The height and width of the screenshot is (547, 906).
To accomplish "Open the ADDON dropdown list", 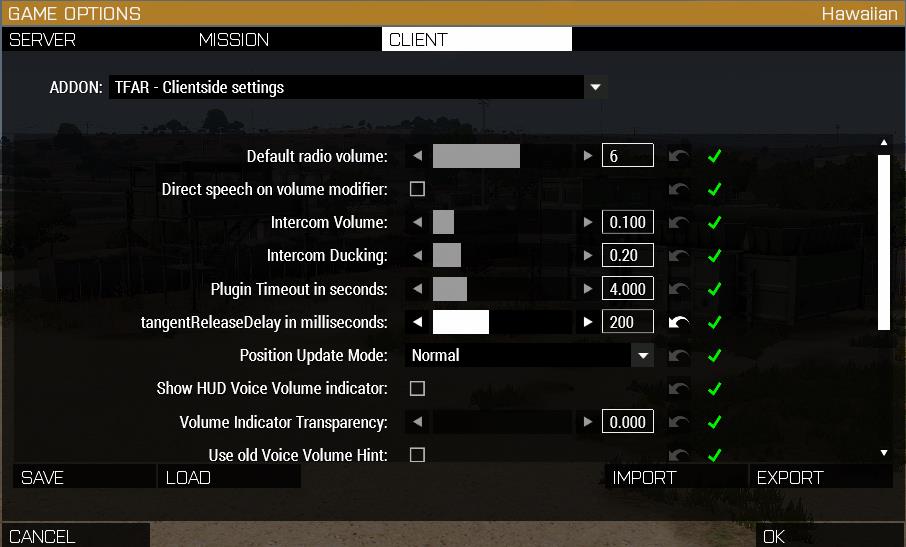I will pyautogui.click(x=595, y=87).
